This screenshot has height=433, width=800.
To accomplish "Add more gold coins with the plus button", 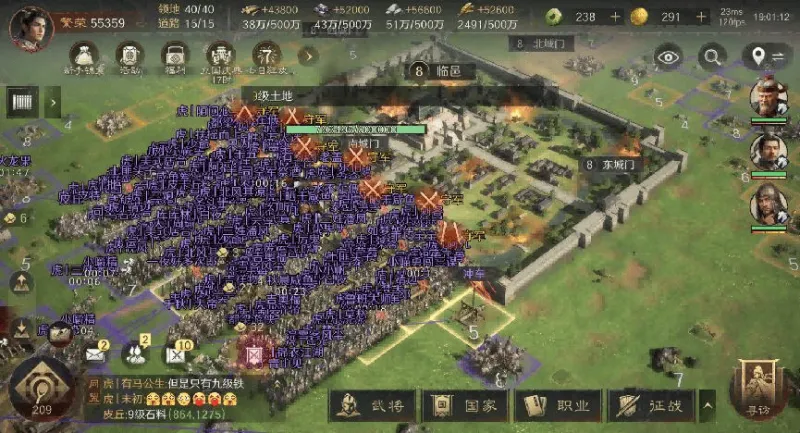I will click(701, 17).
